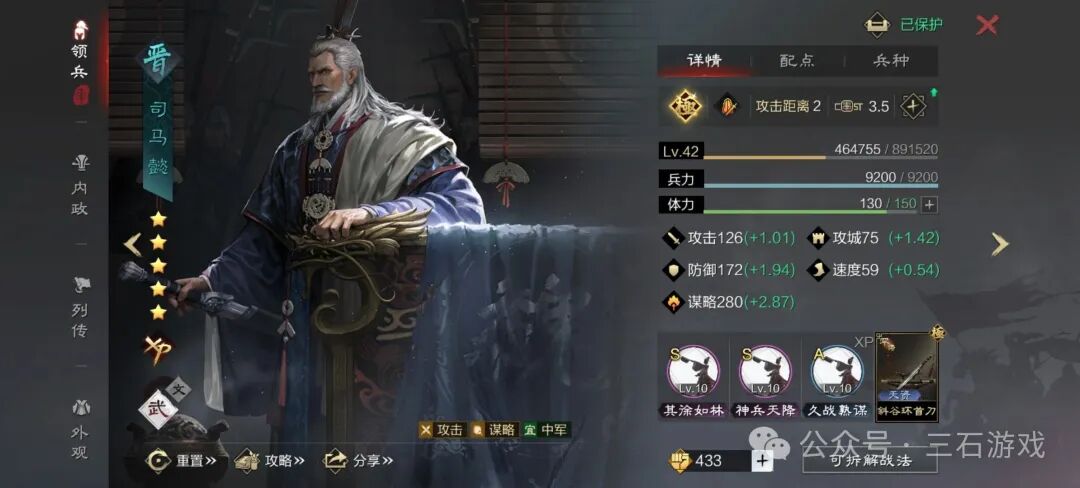The image size is (1080, 488).
Task: Close the general detail screen
Action: click(x=987, y=25)
